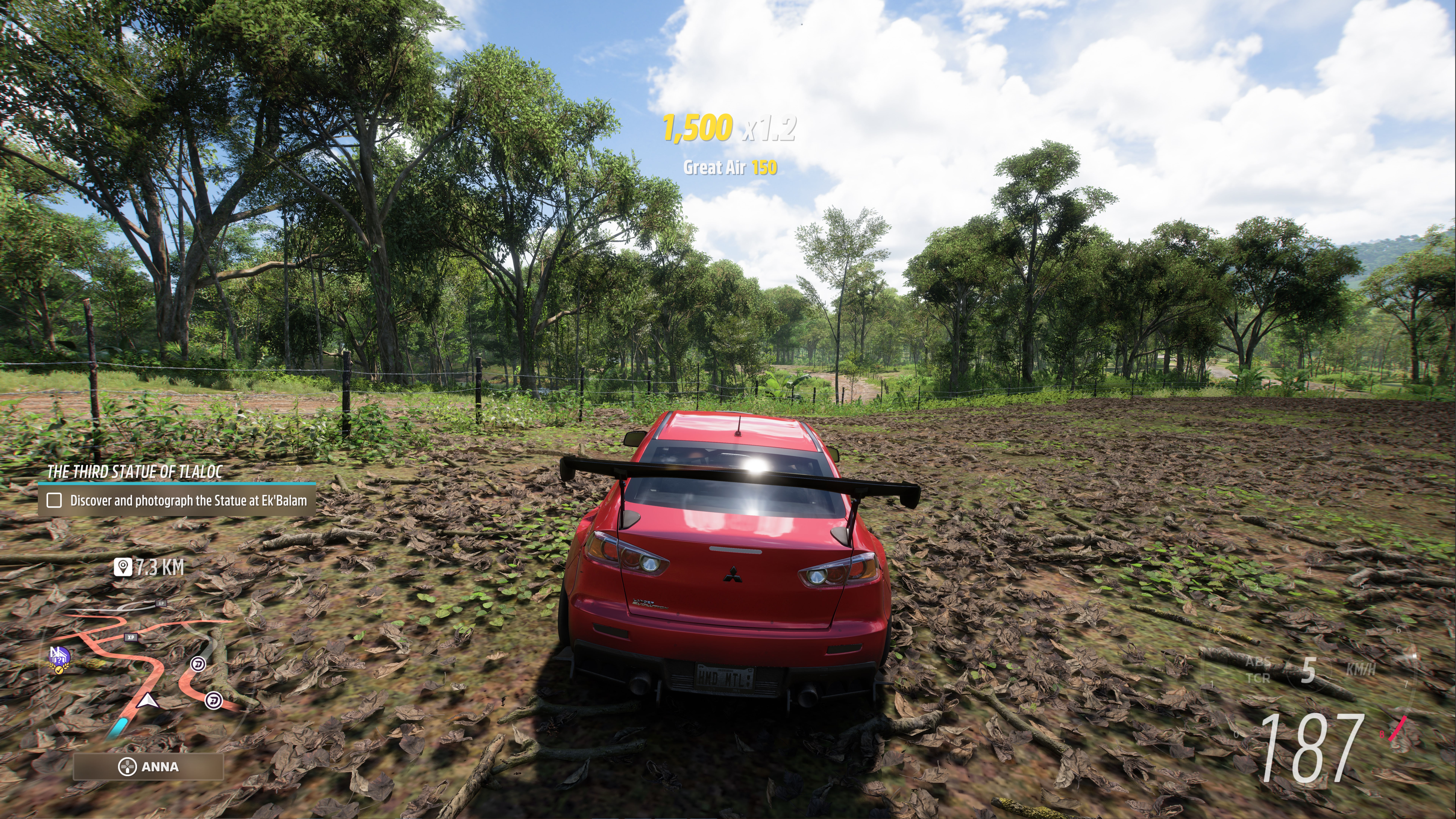Click the player arrow on the minimap
The image size is (1456, 819).
click(148, 701)
